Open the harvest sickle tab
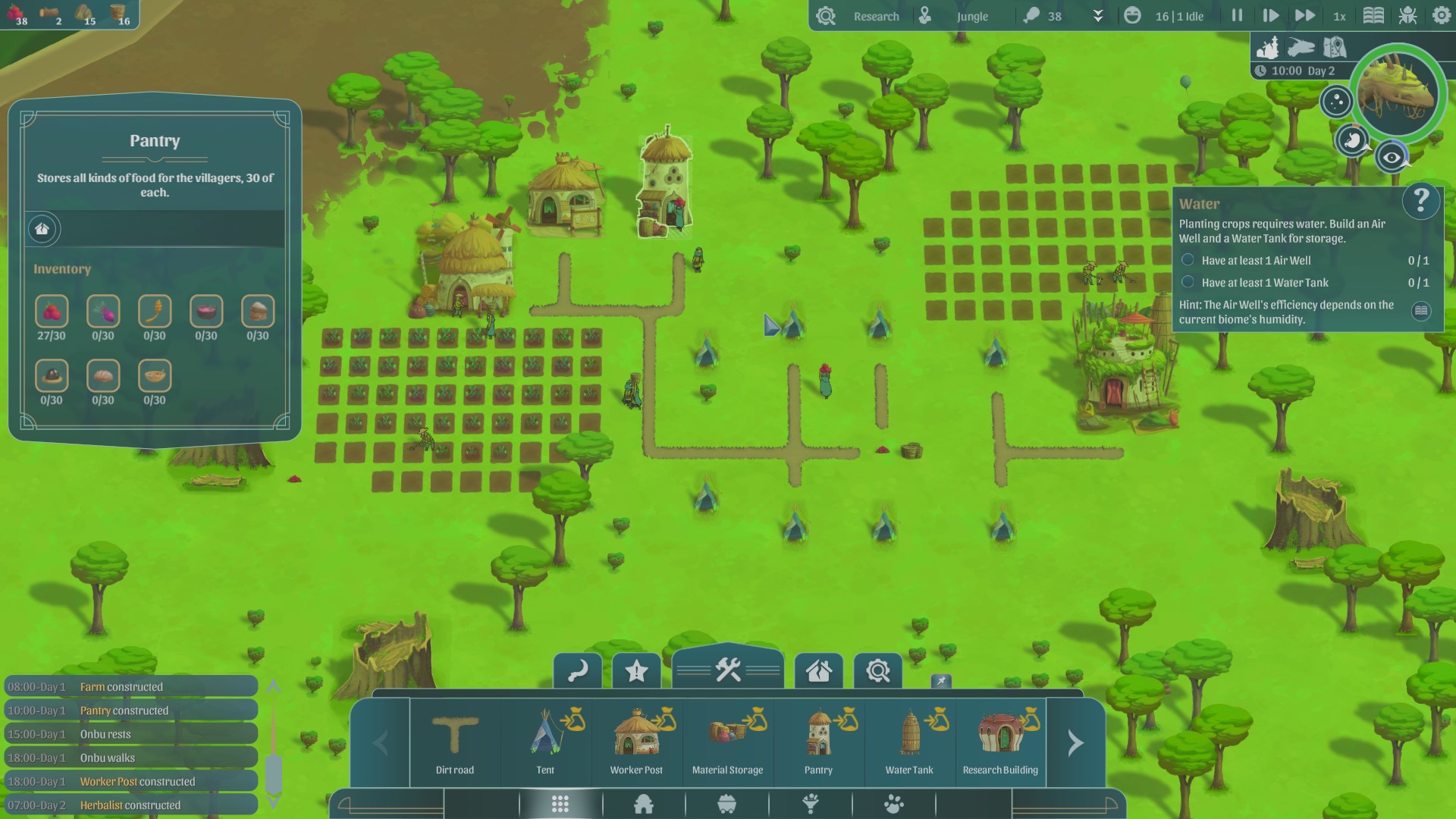The image size is (1456, 819). pos(578,671)
